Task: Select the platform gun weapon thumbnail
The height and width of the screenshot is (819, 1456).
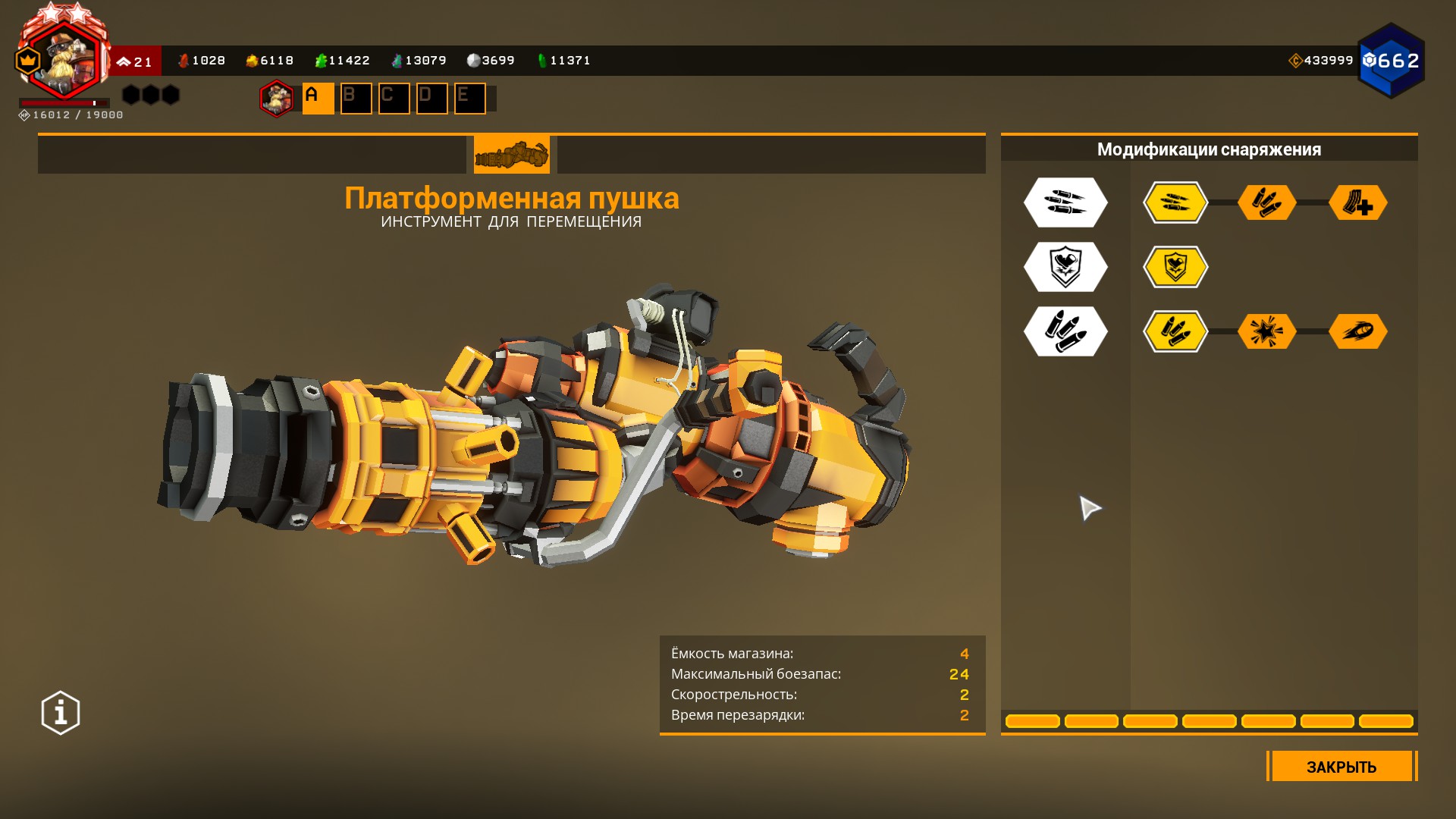Action: 511,155
